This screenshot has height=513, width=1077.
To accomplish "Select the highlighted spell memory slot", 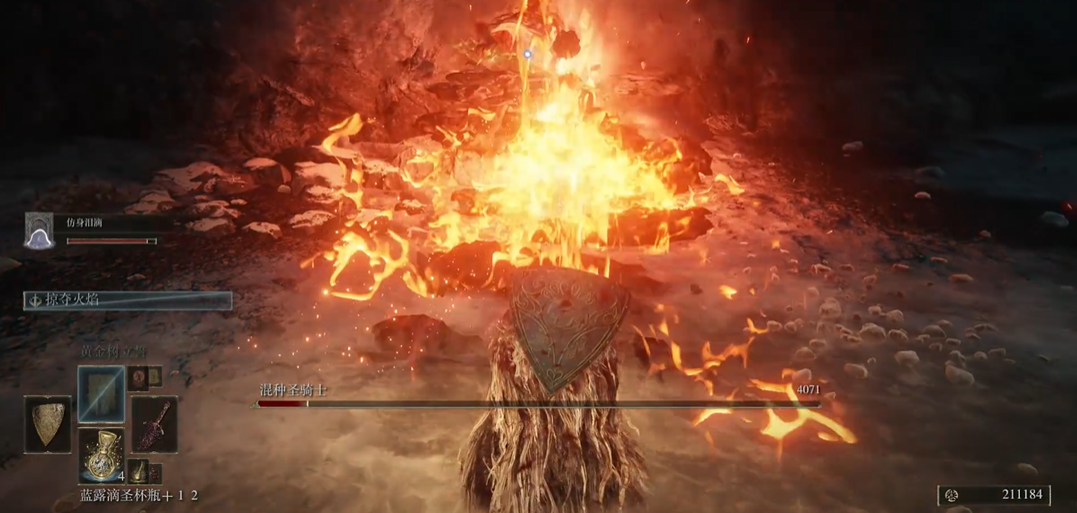I will point(102,393).
